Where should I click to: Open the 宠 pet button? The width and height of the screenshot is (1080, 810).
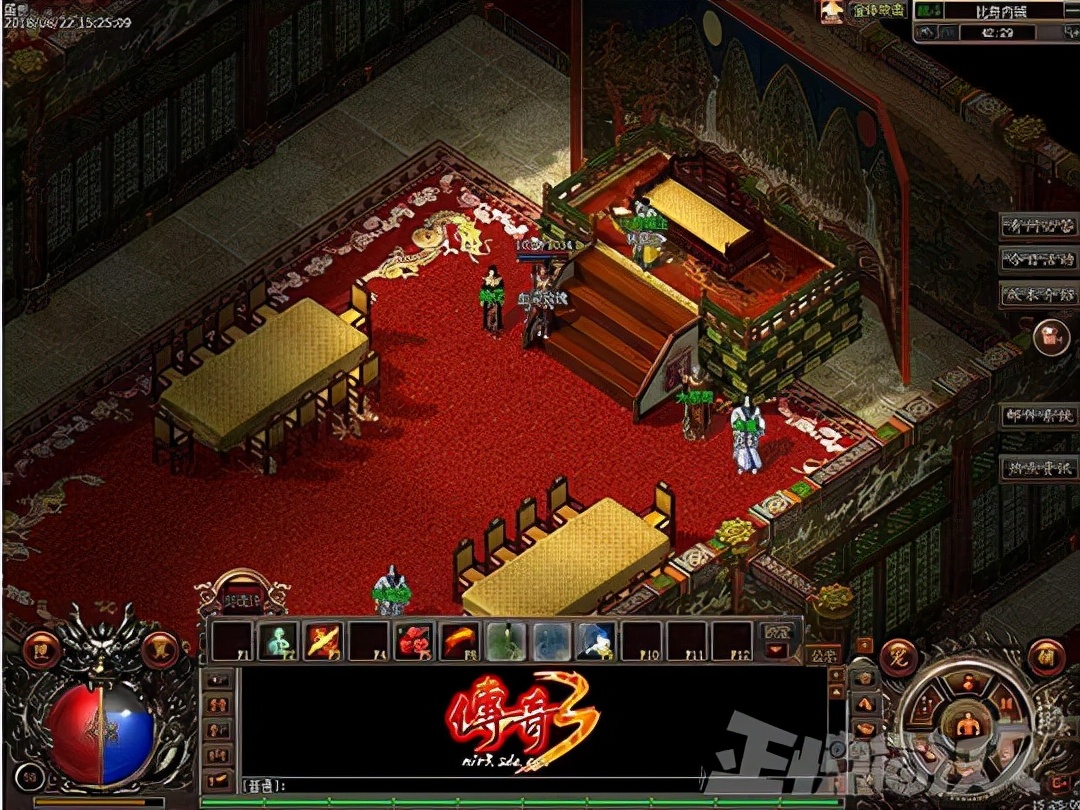coord(900,656)
